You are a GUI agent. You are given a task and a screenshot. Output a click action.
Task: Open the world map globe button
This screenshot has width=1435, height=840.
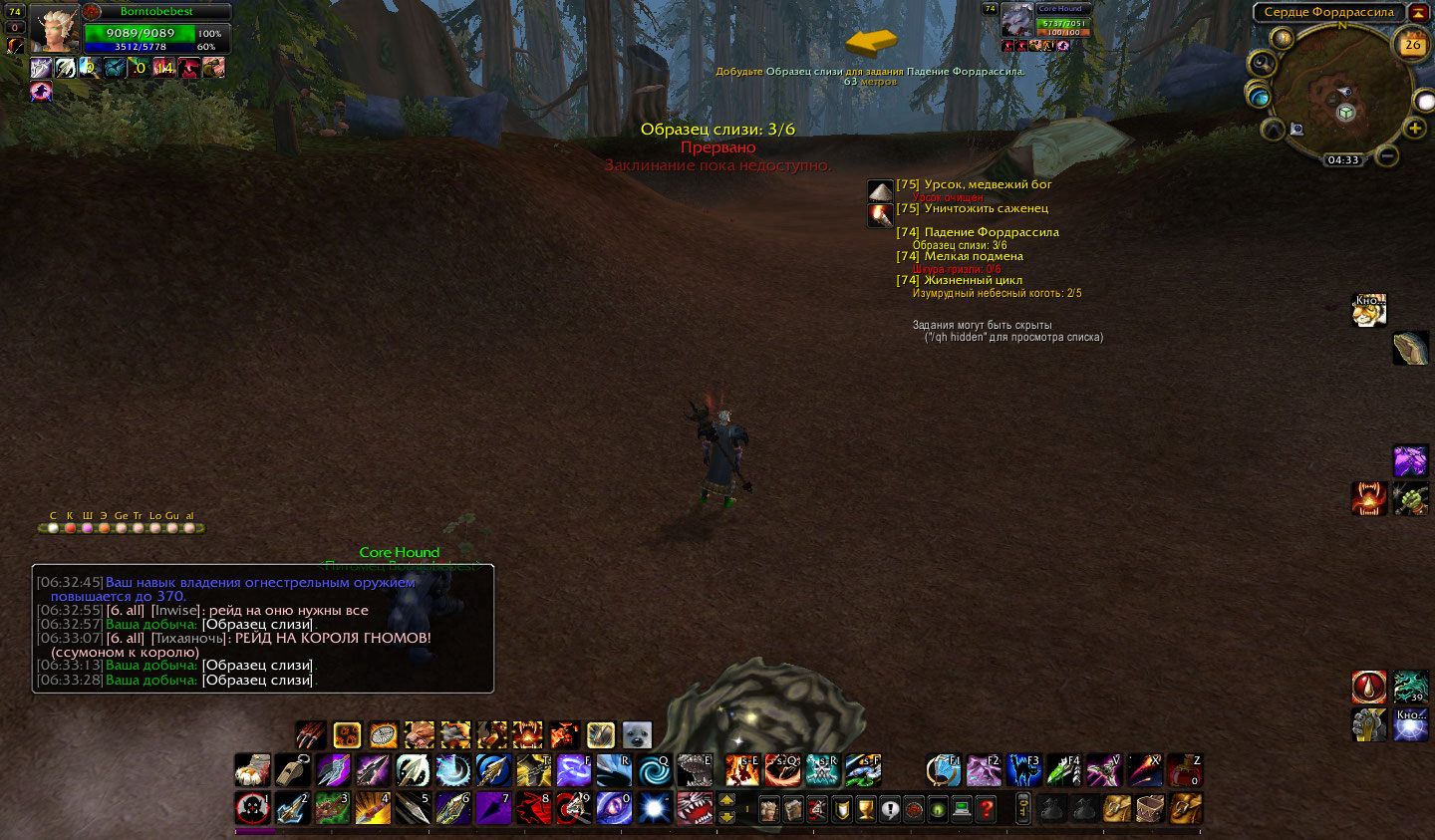1259,96
